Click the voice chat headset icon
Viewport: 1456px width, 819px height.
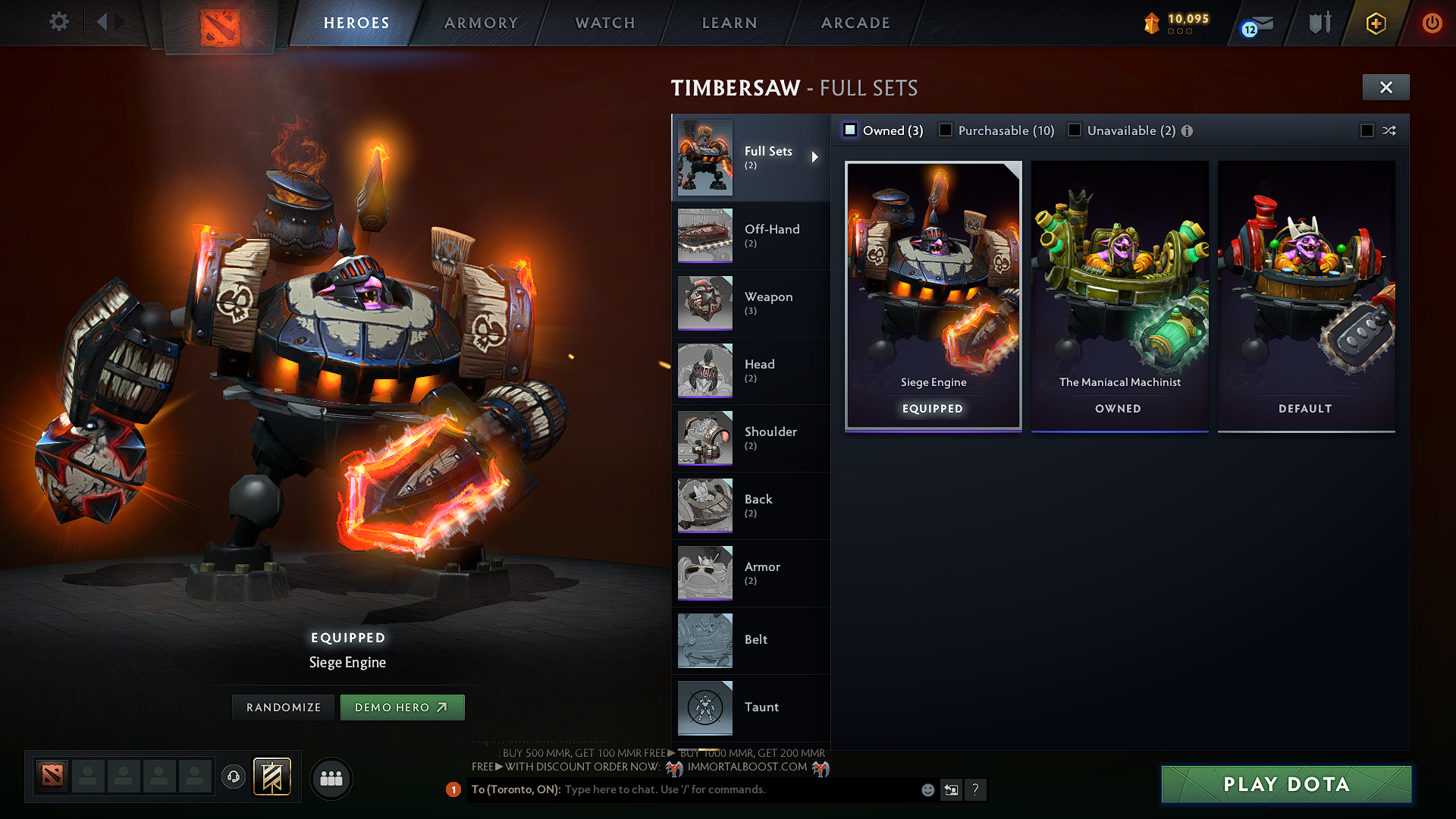point(234,777)
